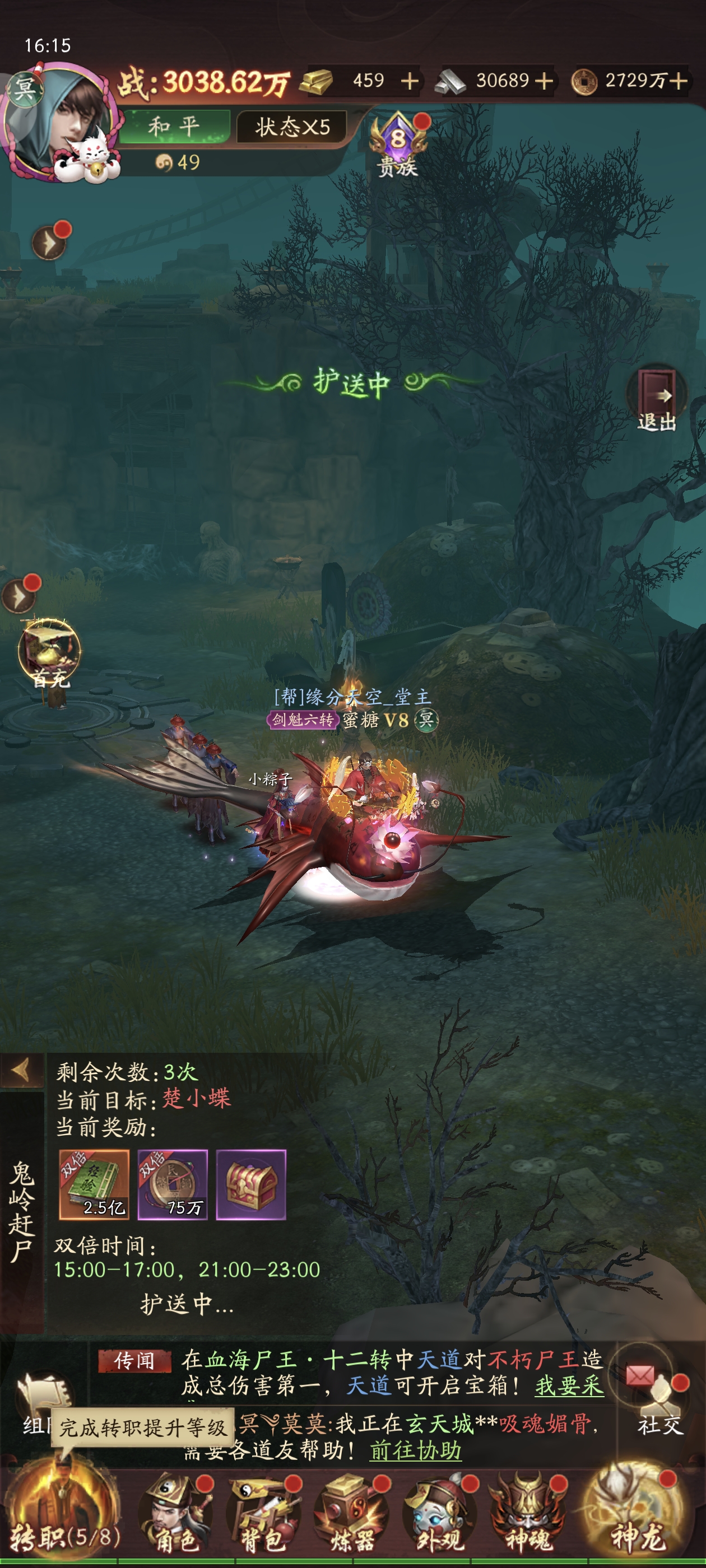Open the 状态X5 status panel
The image size is (706, 1568).
tap(292, 127)
